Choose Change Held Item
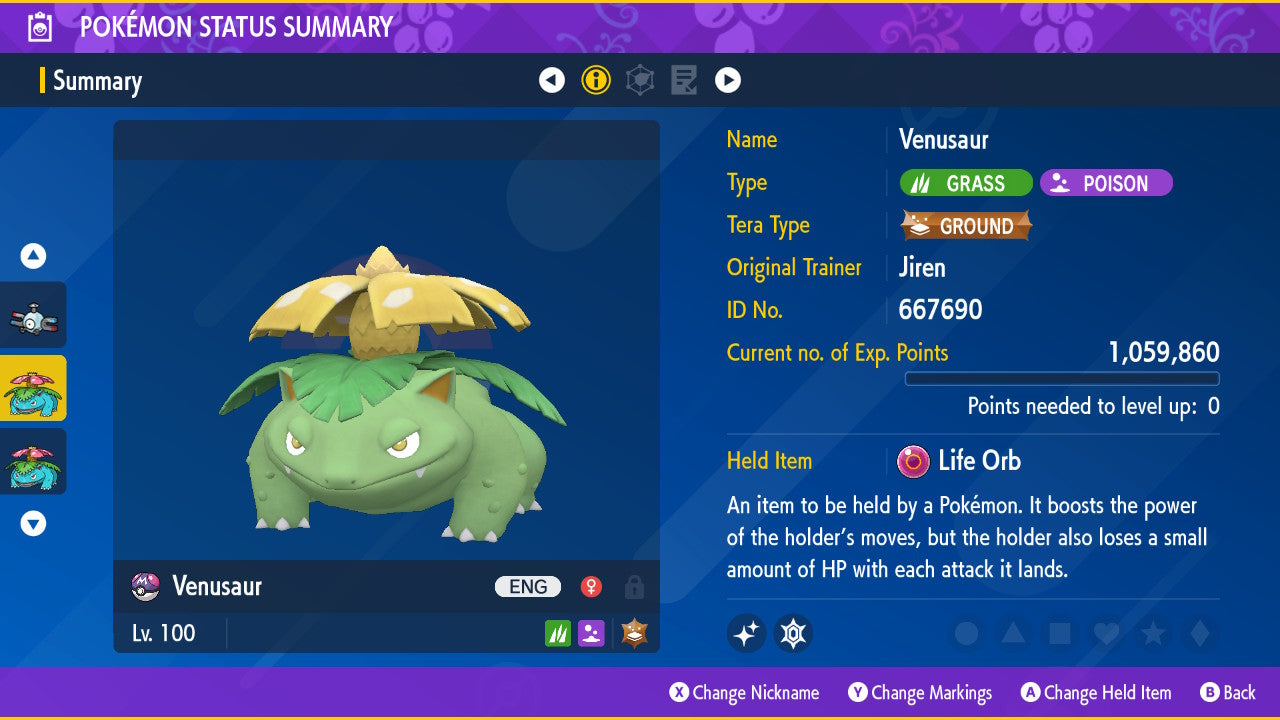Image resolution: width=1280 pixels, height=720 pixels. (x=1096, y=693)
